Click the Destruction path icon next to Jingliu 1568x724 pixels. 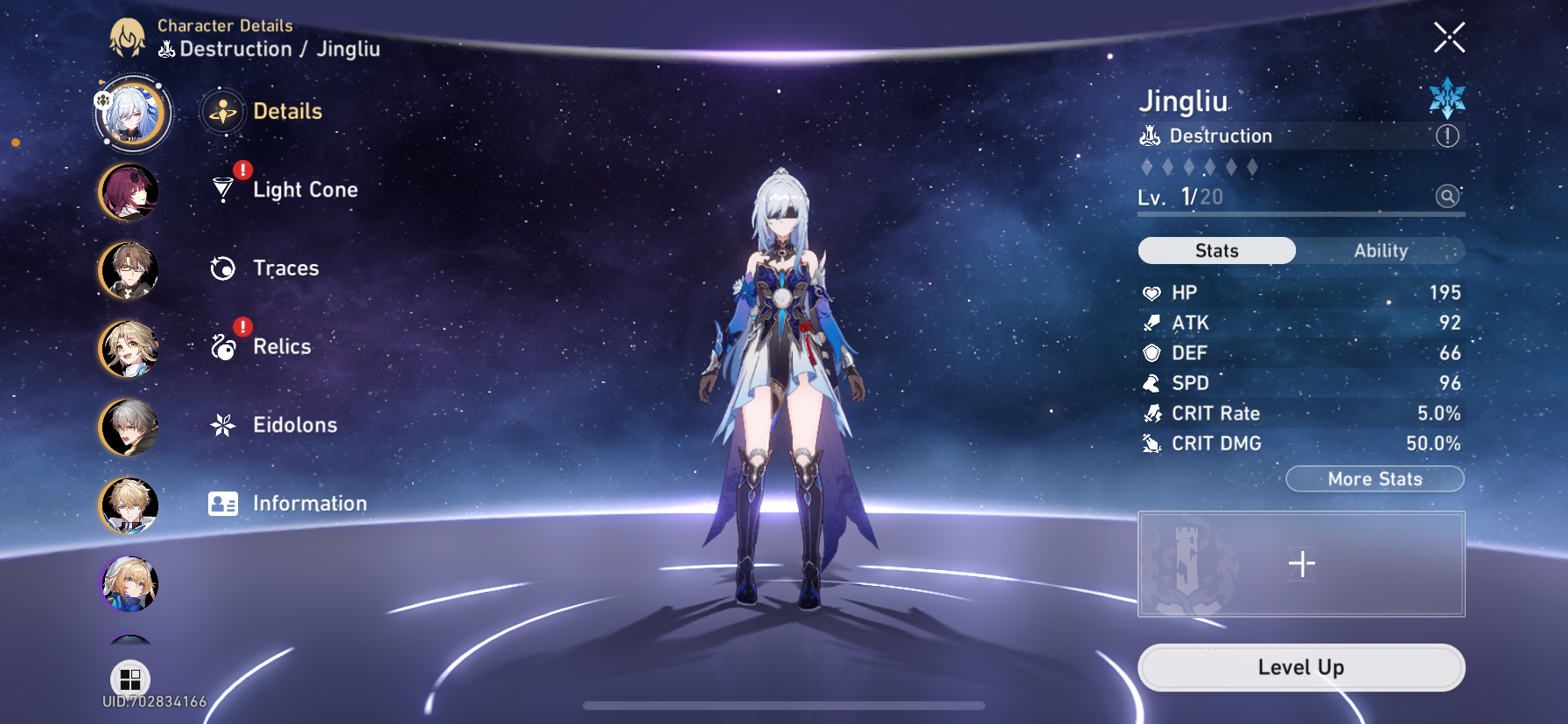point(1149,135)
